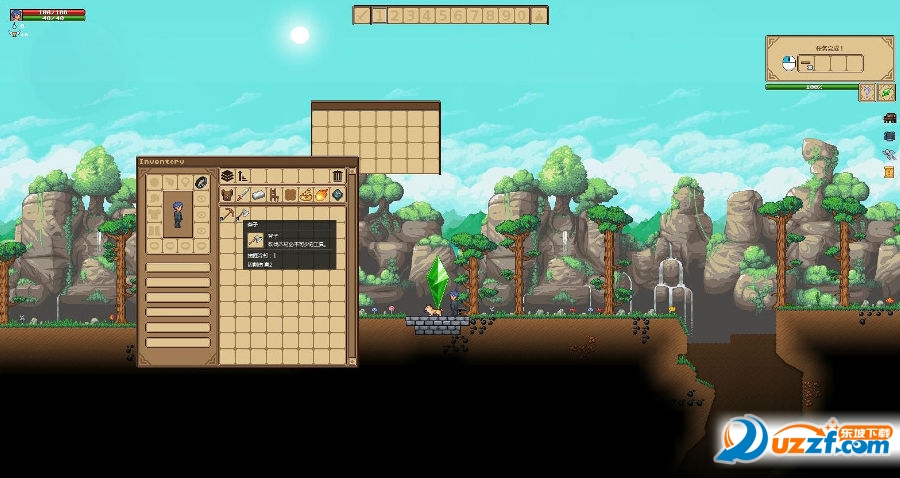Click the green leaf button
Screen dimensions: 900x478
[885, 92]
